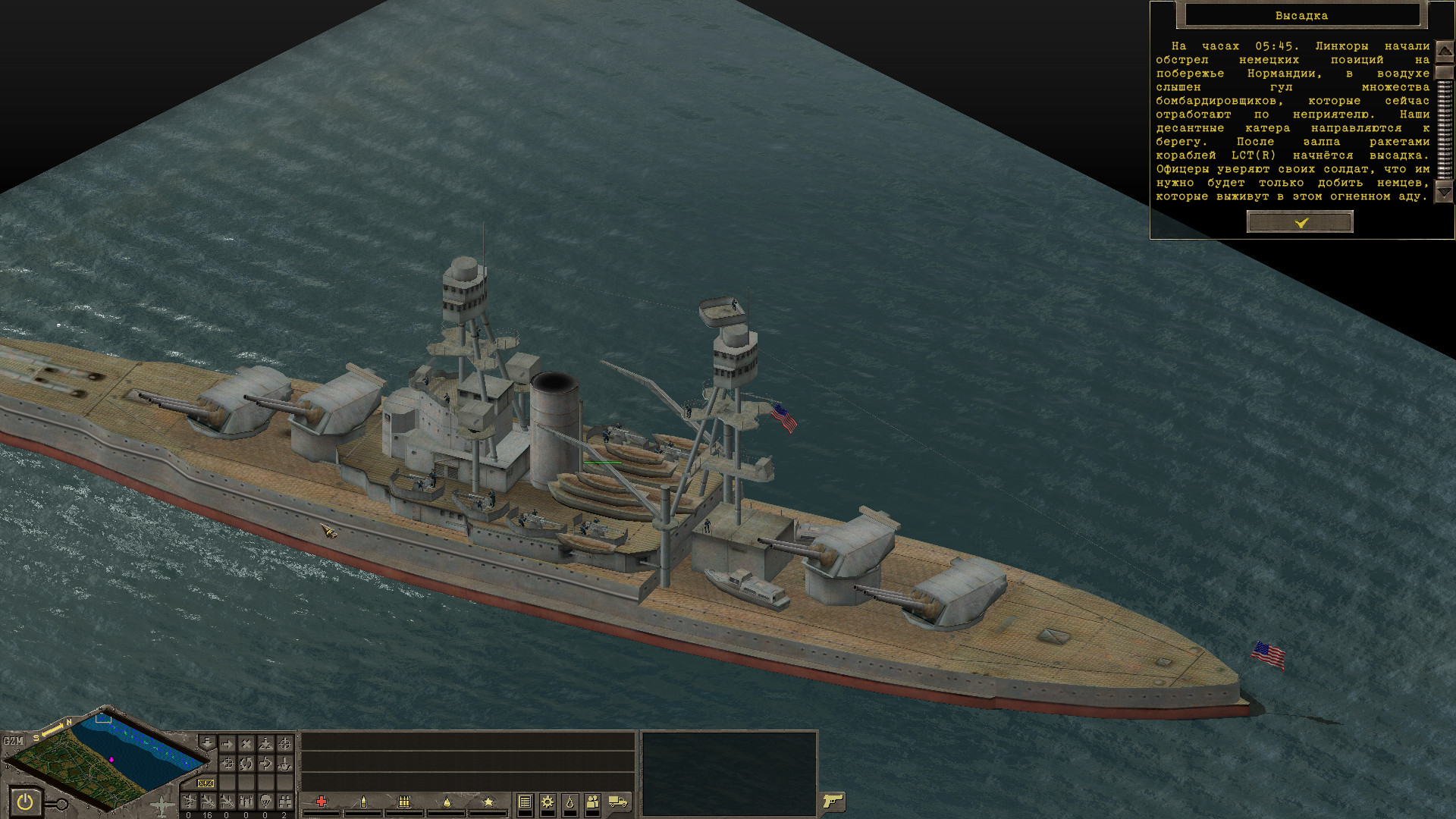Click the minimap of the Normandy coast
1456x819 pixels.
coord(106,758)
